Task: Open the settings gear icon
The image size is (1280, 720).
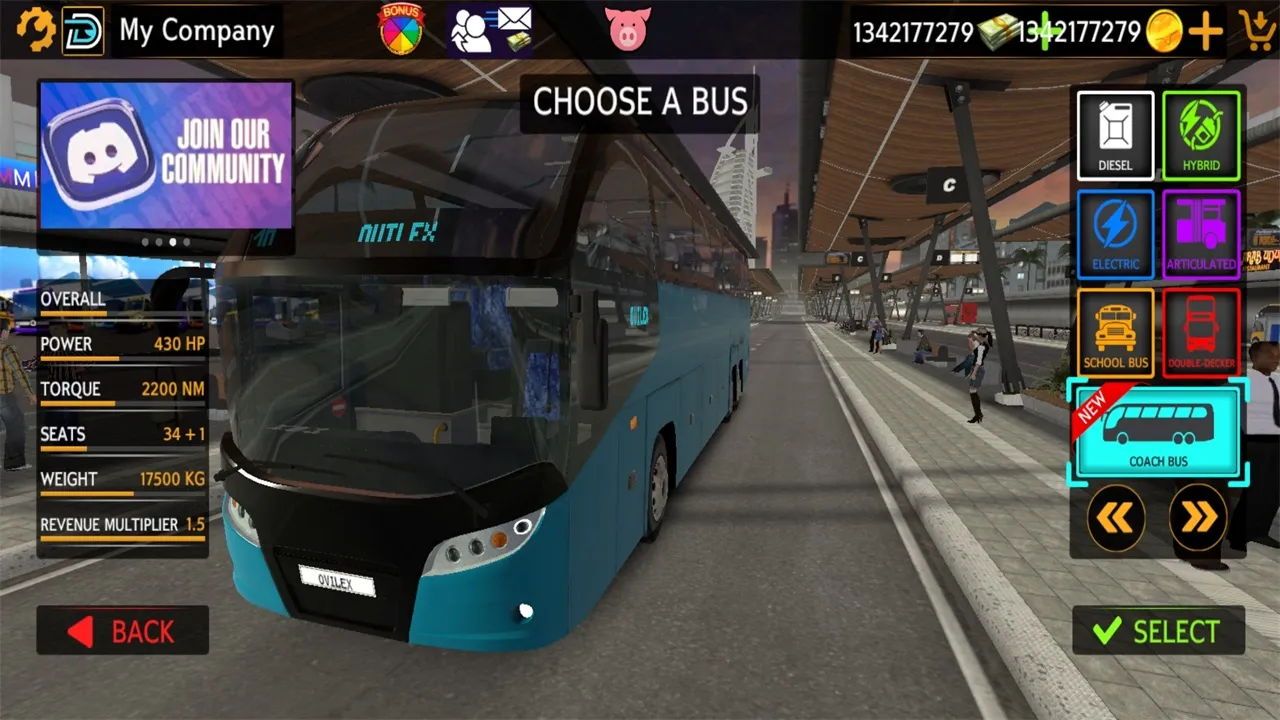Action: (x=37, y=30)
